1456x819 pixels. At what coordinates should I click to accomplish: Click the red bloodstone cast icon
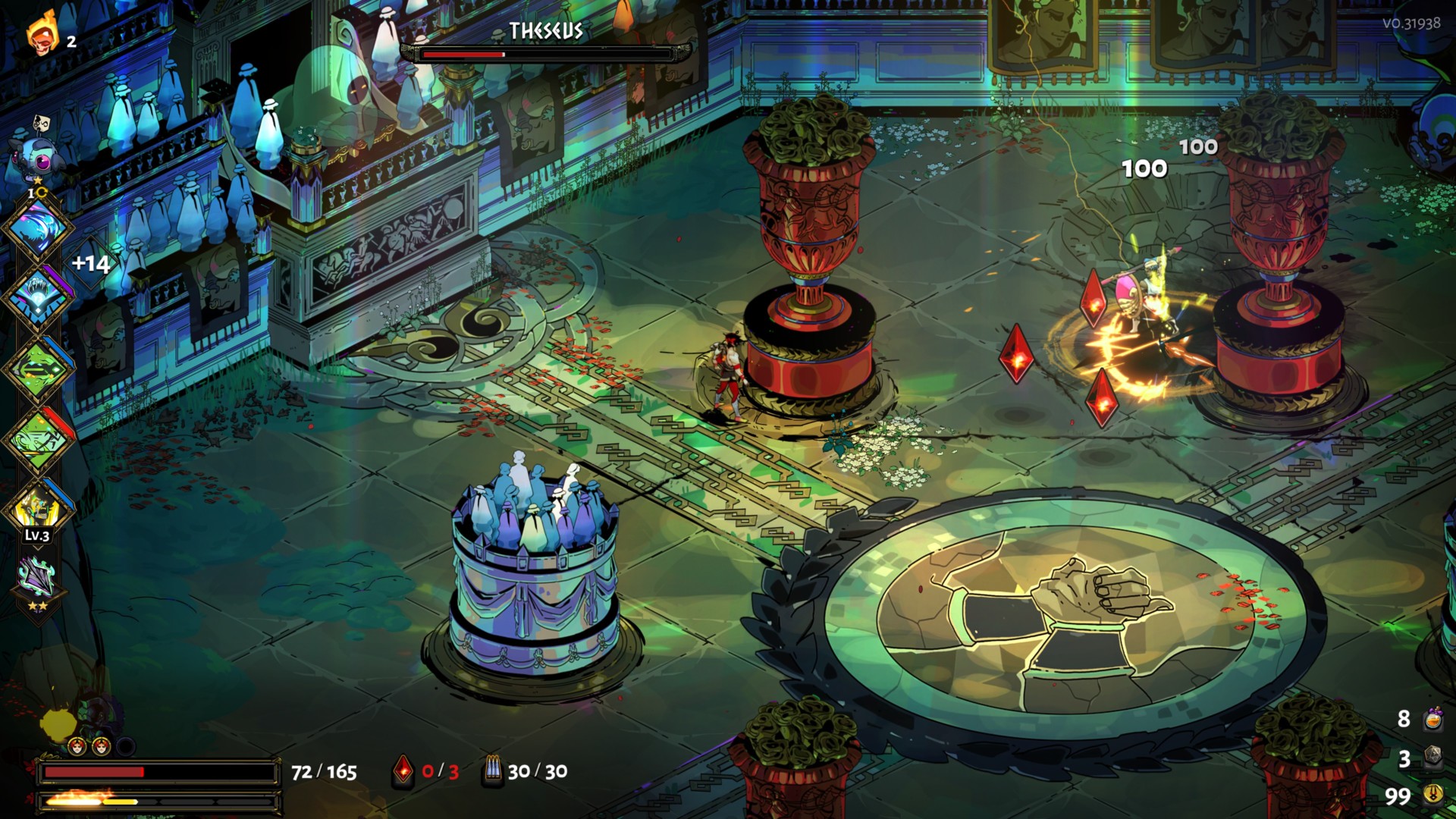coord(403,771)
